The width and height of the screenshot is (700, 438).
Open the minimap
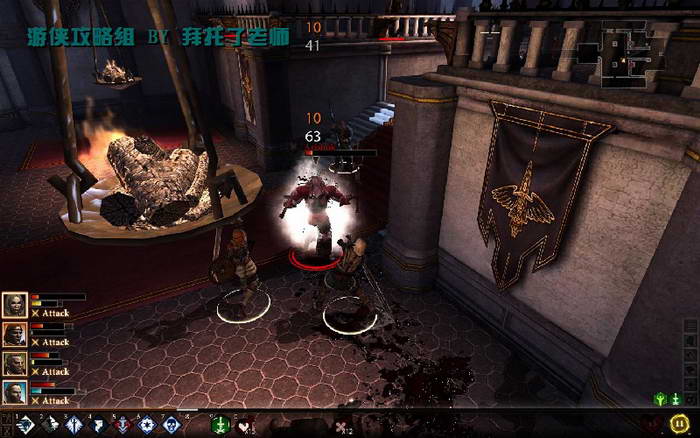point(628,50)
